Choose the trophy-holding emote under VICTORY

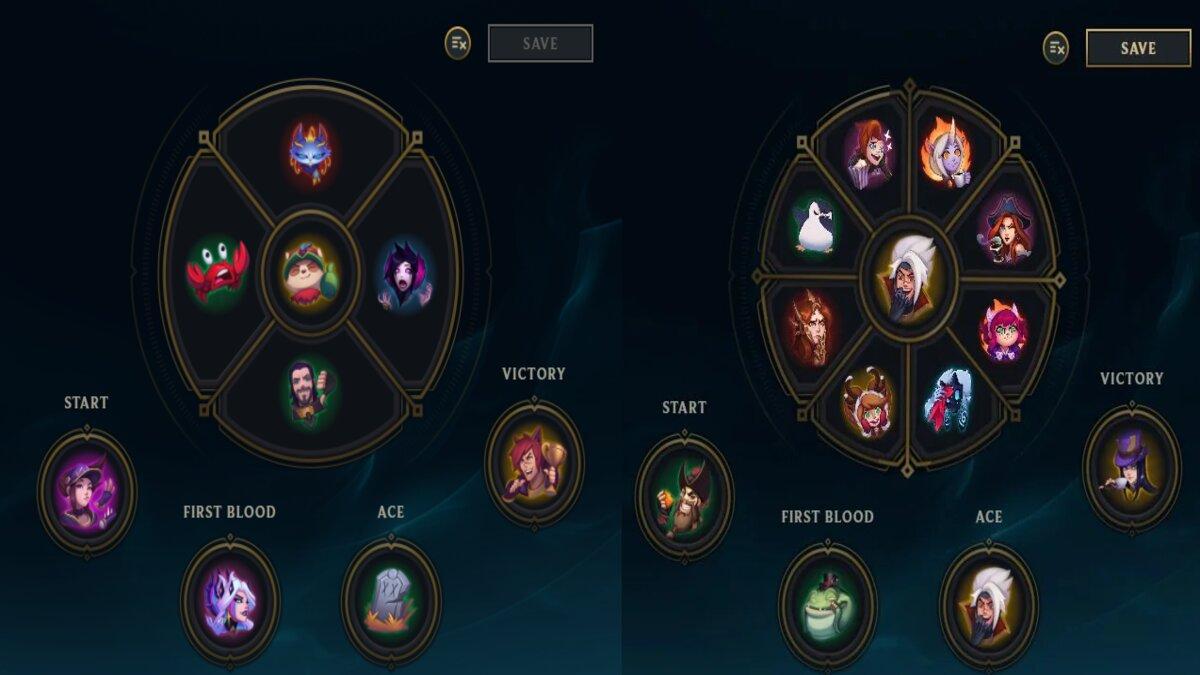[533, 462]
